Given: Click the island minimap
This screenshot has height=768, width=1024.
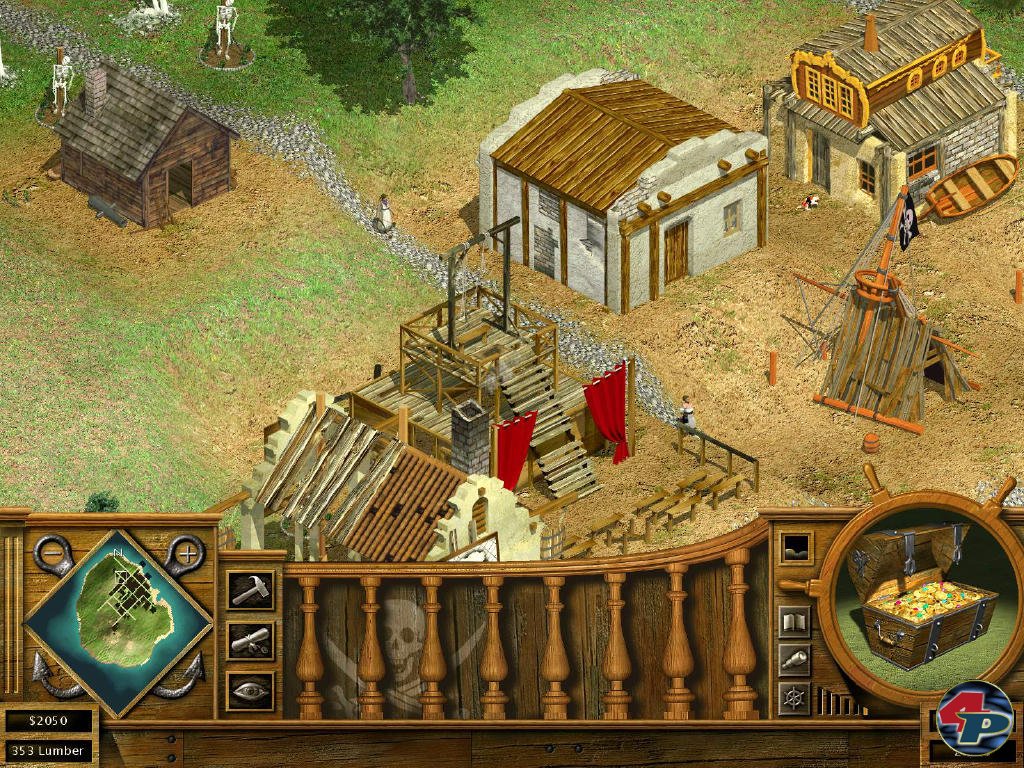Looking at the screenshot, I should coord(117,622).
